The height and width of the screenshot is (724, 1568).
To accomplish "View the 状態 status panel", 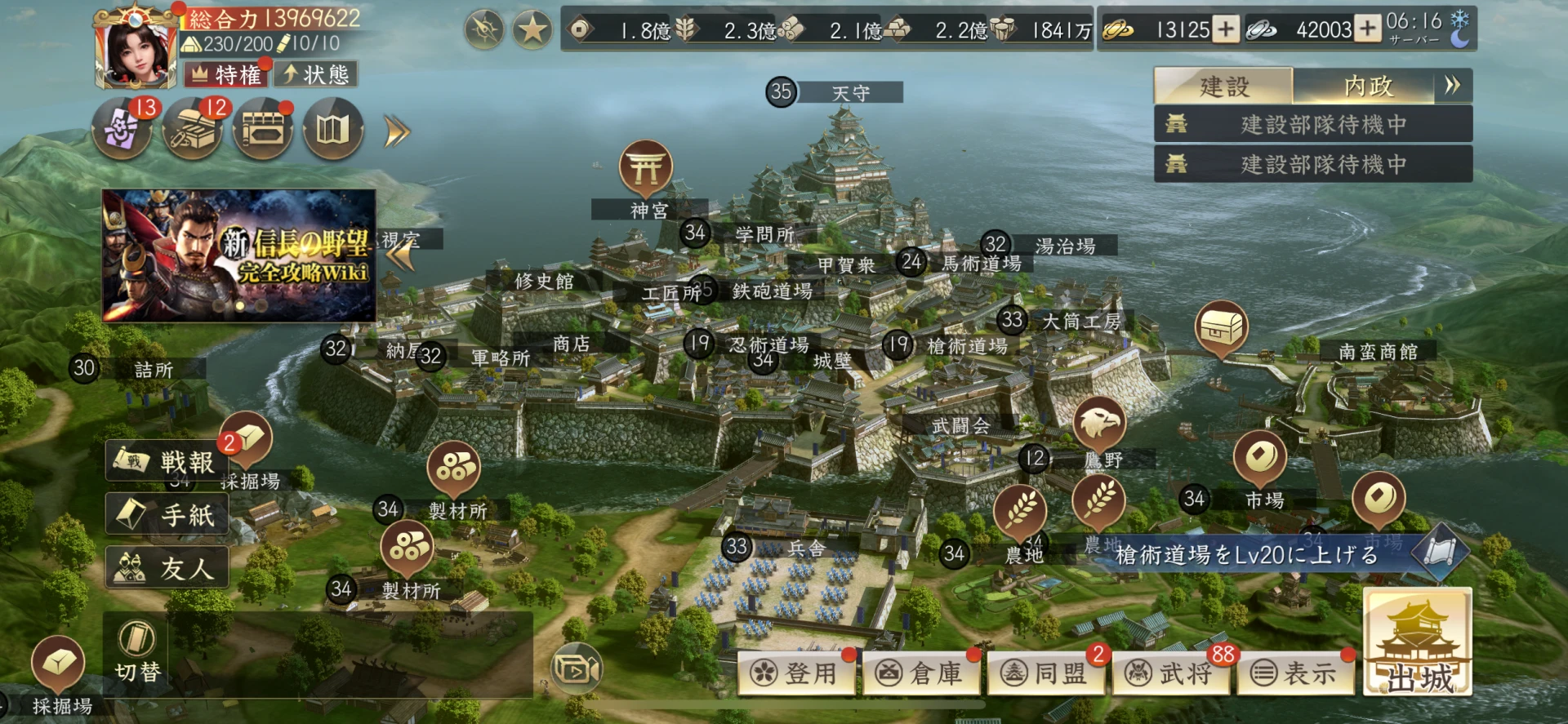I will pos(316,75).
